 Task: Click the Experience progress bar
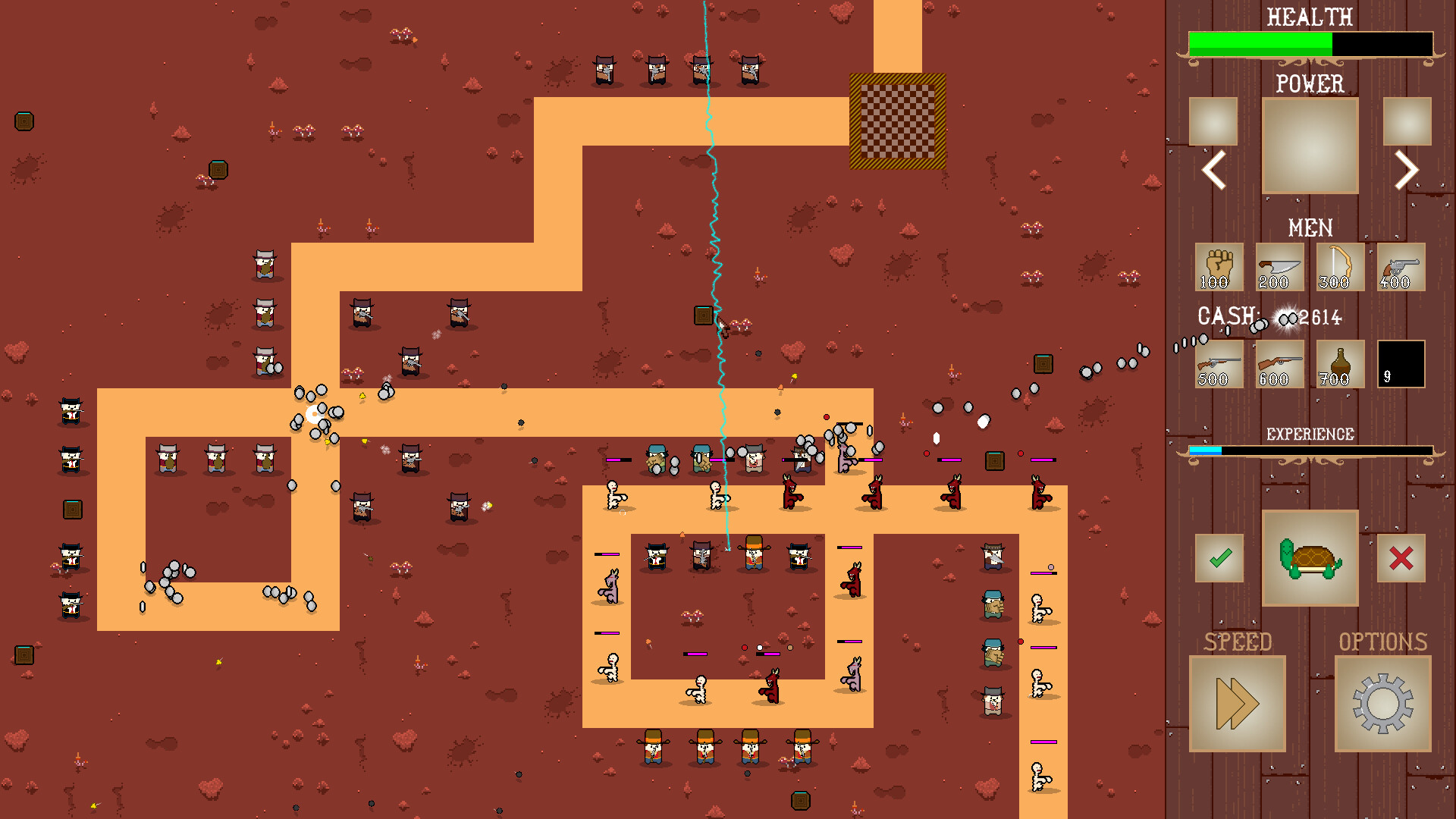[1310, 449]
